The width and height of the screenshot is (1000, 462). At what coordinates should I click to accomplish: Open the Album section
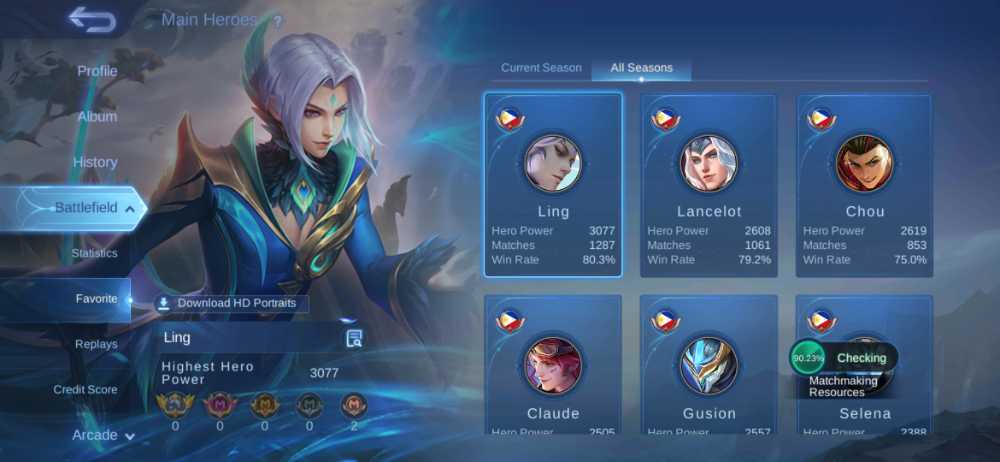[97, 116]
